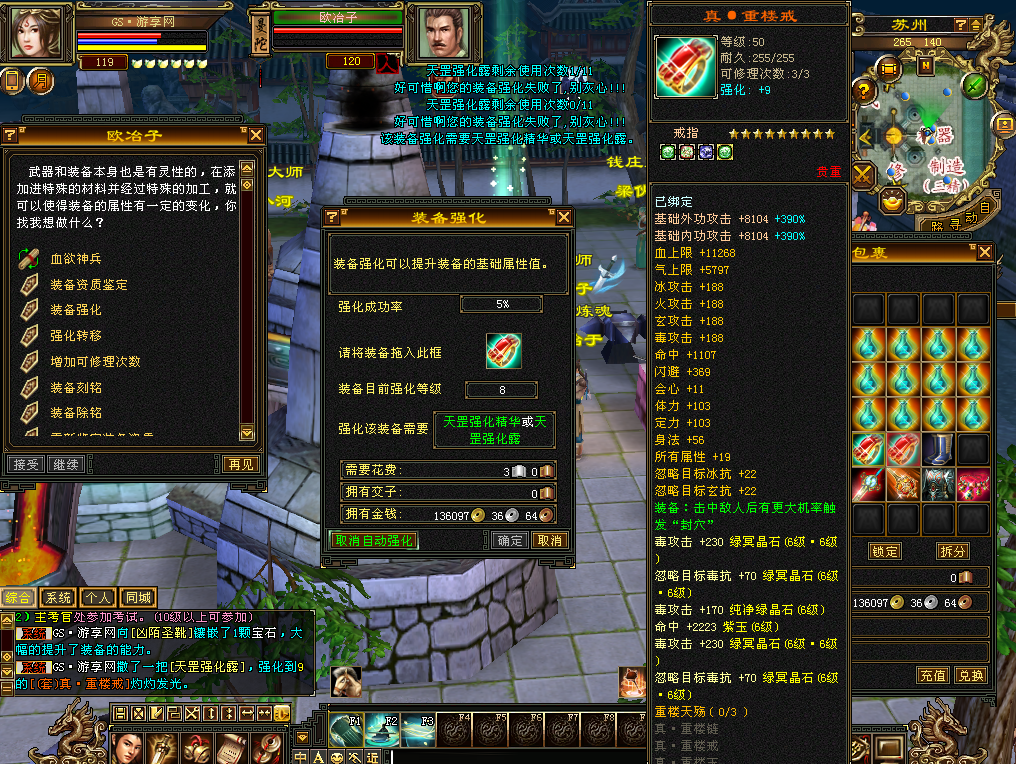The height and width of the screenshot is (764, 1016).
Task: Confirm enhancement with the 确定 button
Action: click(510, 540)
